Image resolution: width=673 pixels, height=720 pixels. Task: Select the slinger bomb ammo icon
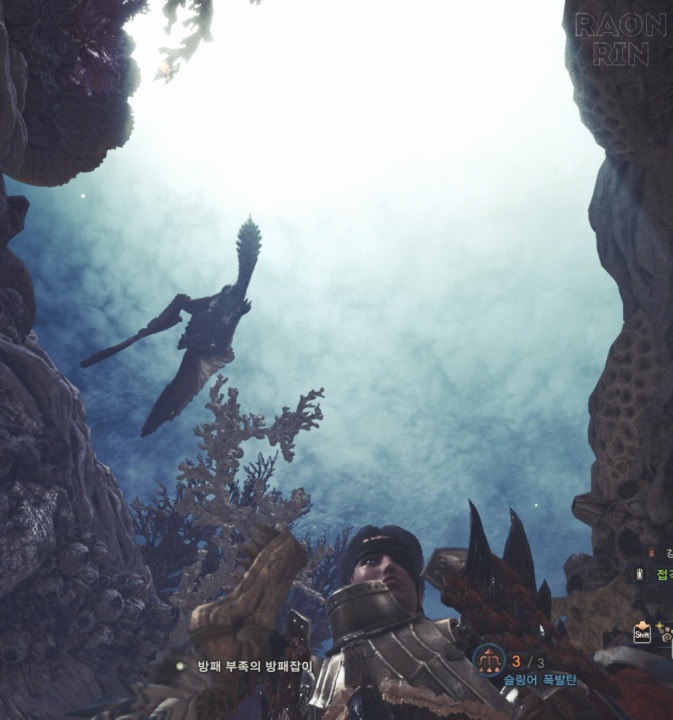(x=490, y=659)
